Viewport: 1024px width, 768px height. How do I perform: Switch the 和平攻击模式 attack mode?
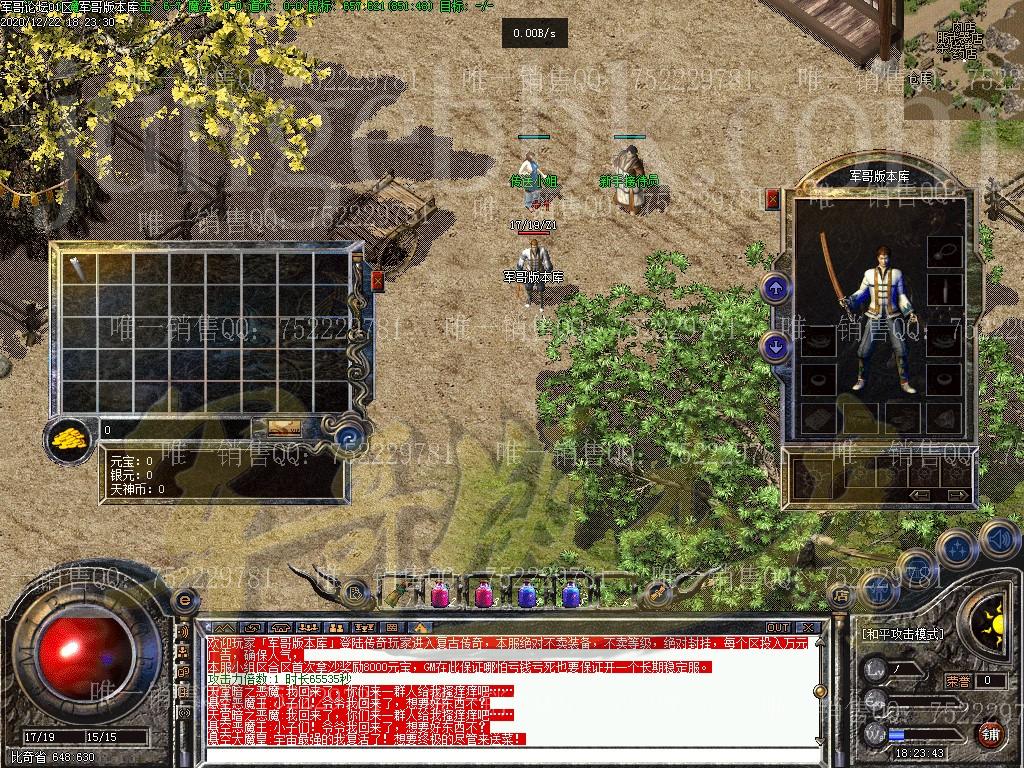click(903, 634)
